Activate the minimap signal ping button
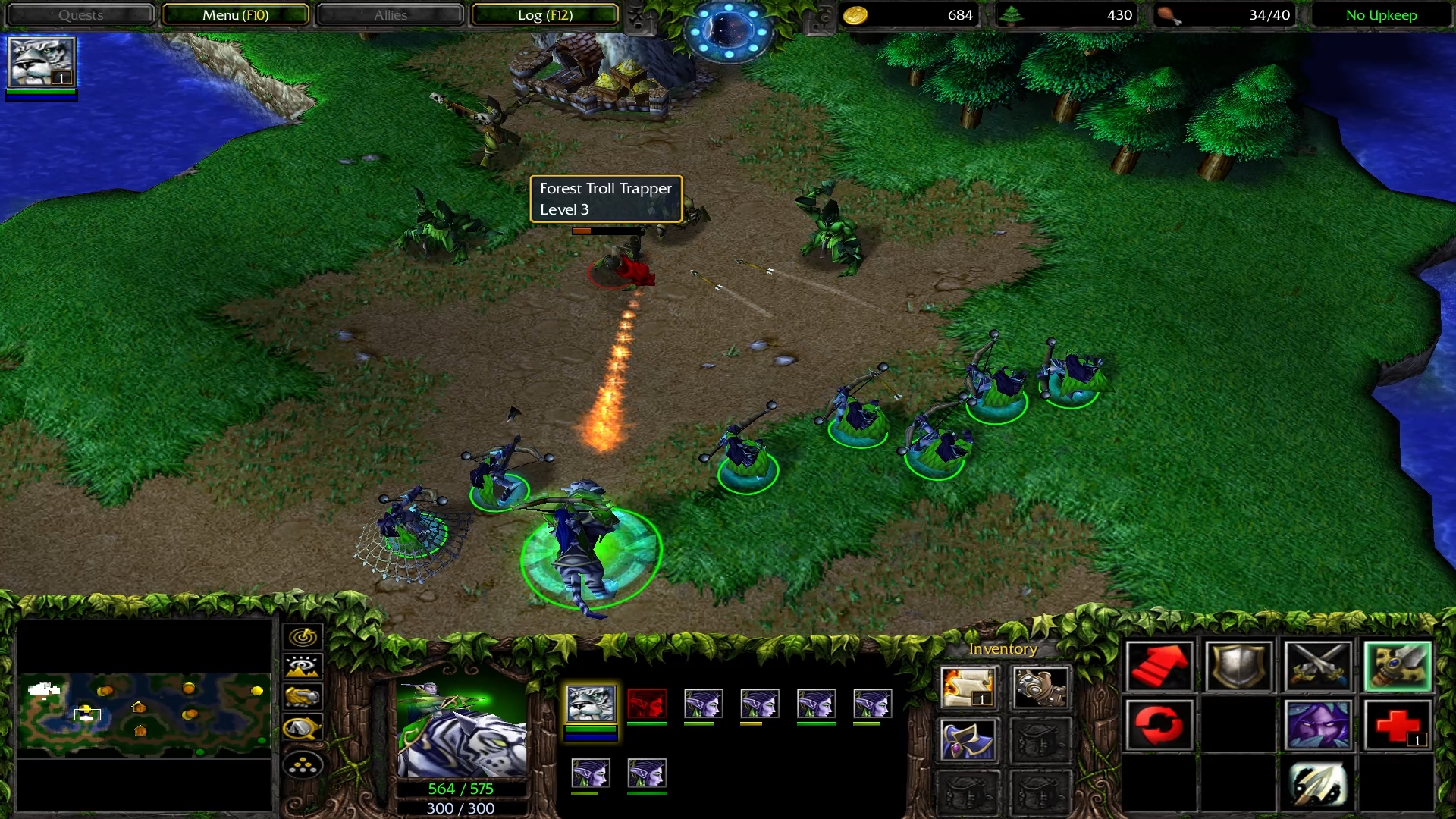1456x819 pixels. pos(303,637)
